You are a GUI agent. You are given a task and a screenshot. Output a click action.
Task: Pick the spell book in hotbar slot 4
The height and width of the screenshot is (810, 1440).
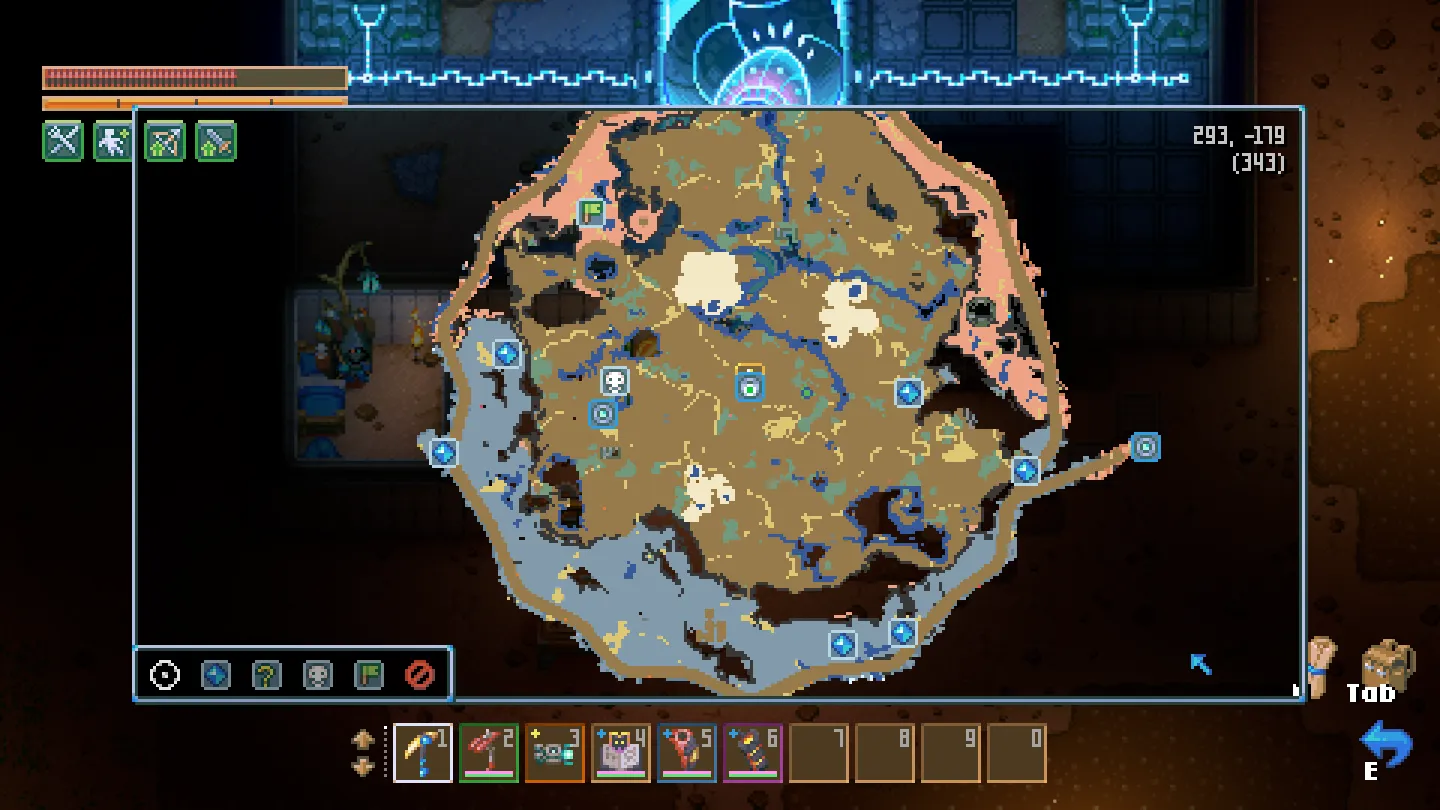tap(621, 753)
